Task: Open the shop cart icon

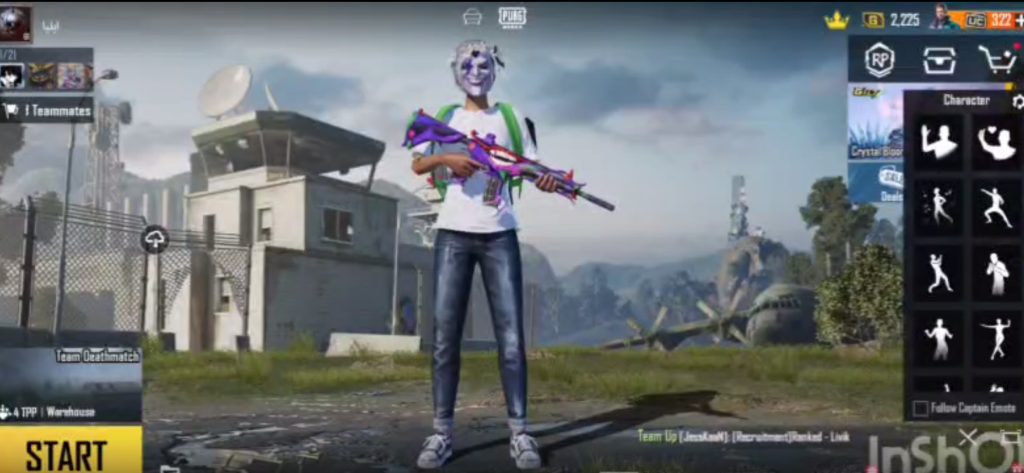Action: pyautogui.click(x=996, y=60)
